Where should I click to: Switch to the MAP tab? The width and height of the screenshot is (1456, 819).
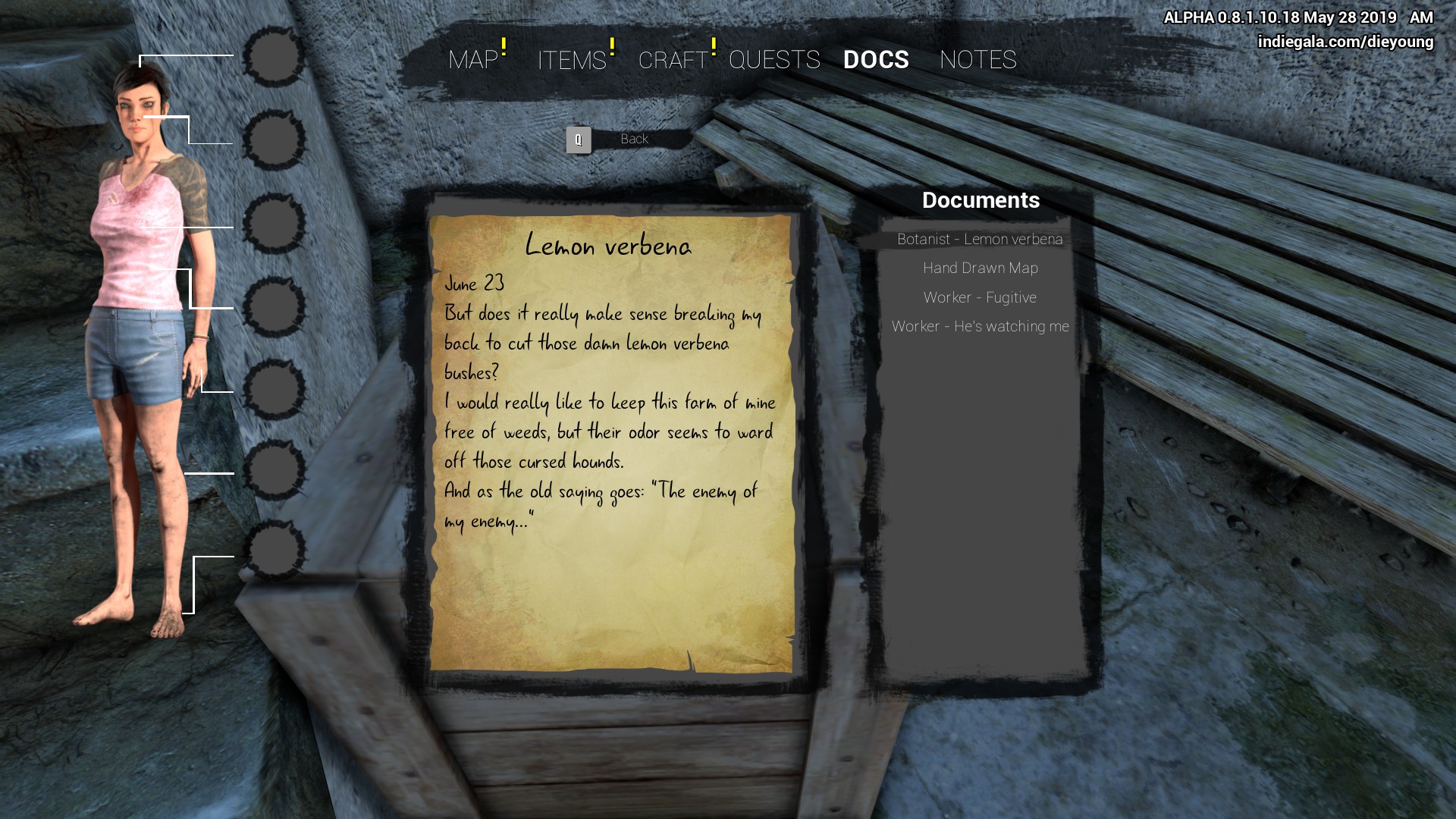click(x=473, y=60)
